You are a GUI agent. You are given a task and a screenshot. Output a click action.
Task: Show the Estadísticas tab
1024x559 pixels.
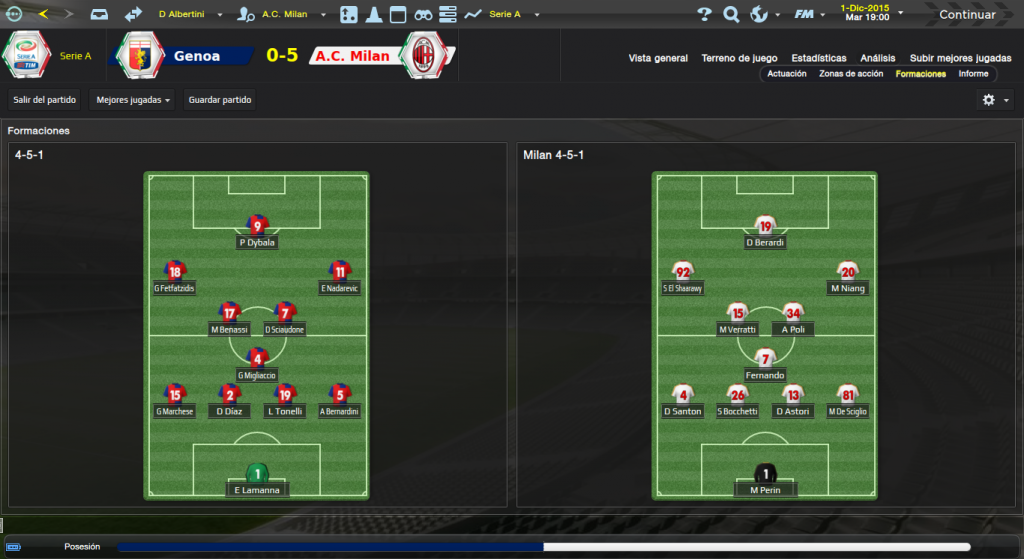[x=818, y=58]
